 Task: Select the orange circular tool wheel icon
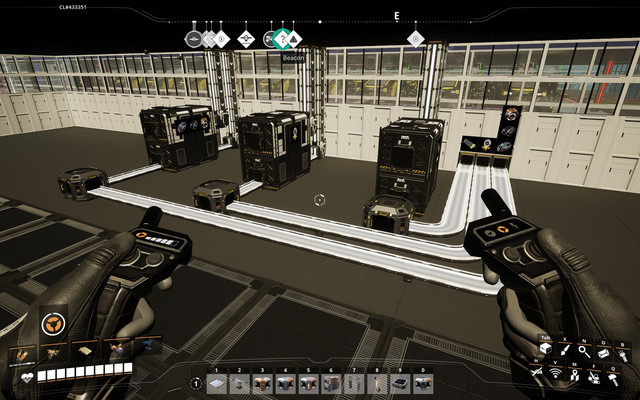53,322
